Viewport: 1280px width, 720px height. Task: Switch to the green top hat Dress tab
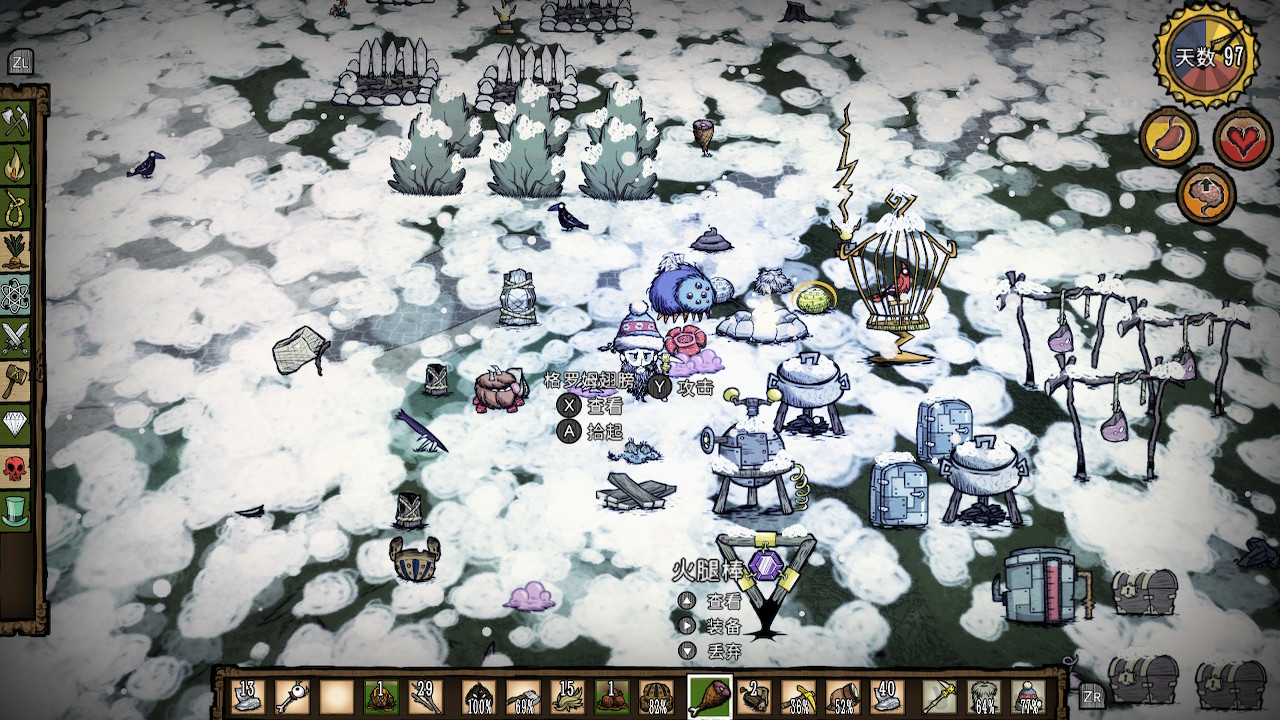pyautogui.click(x=16, y=511)
